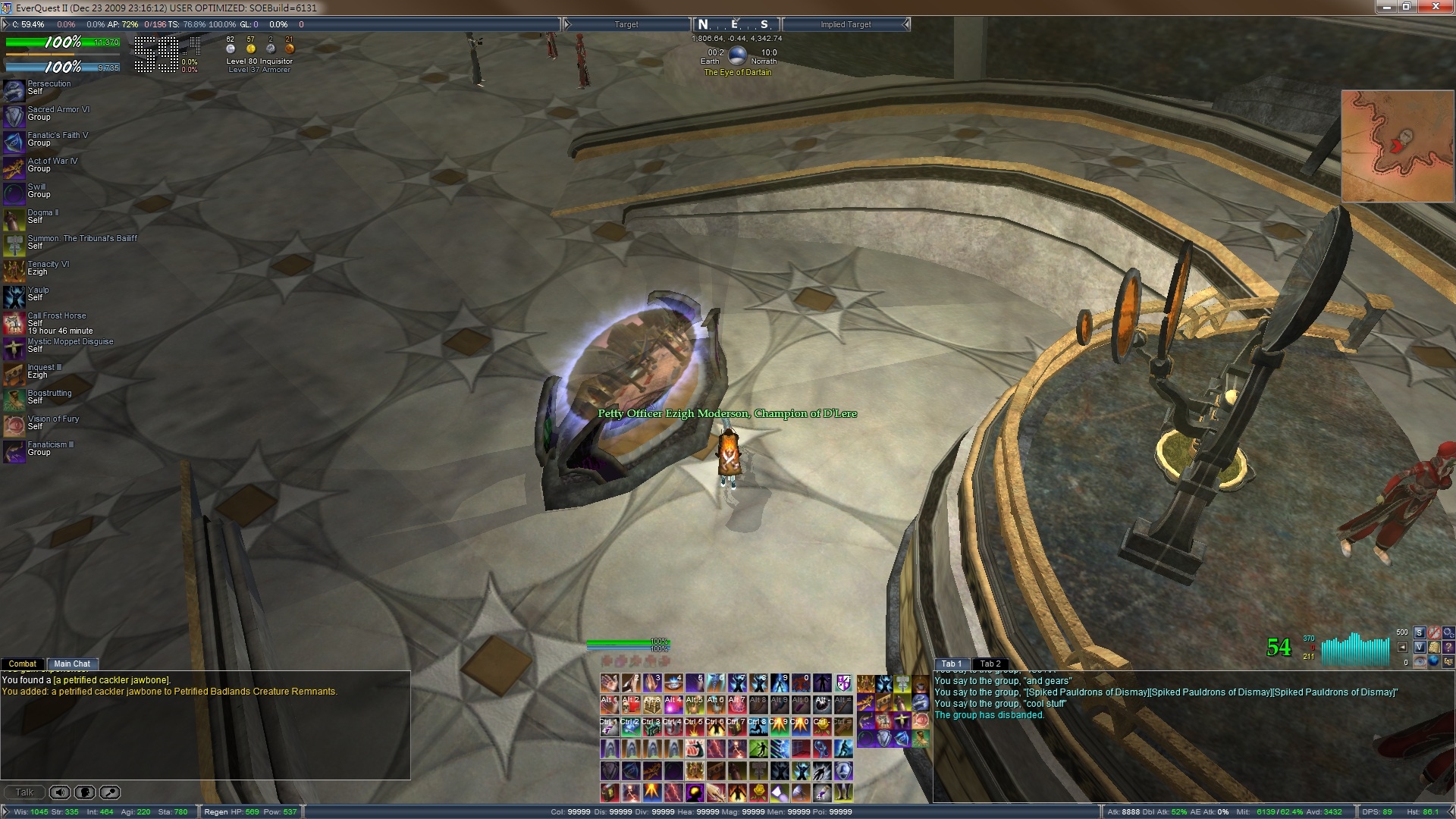Close the EverQuest II window
1456x819 pixels.
click(1436, 7)
